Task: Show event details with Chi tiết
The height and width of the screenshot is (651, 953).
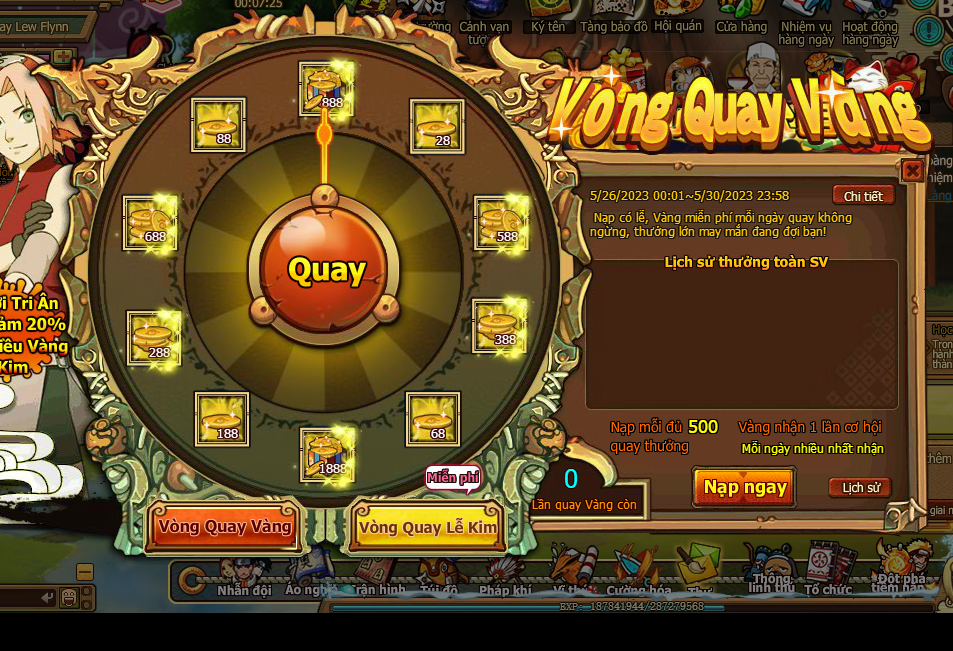Action: point(862,196)
